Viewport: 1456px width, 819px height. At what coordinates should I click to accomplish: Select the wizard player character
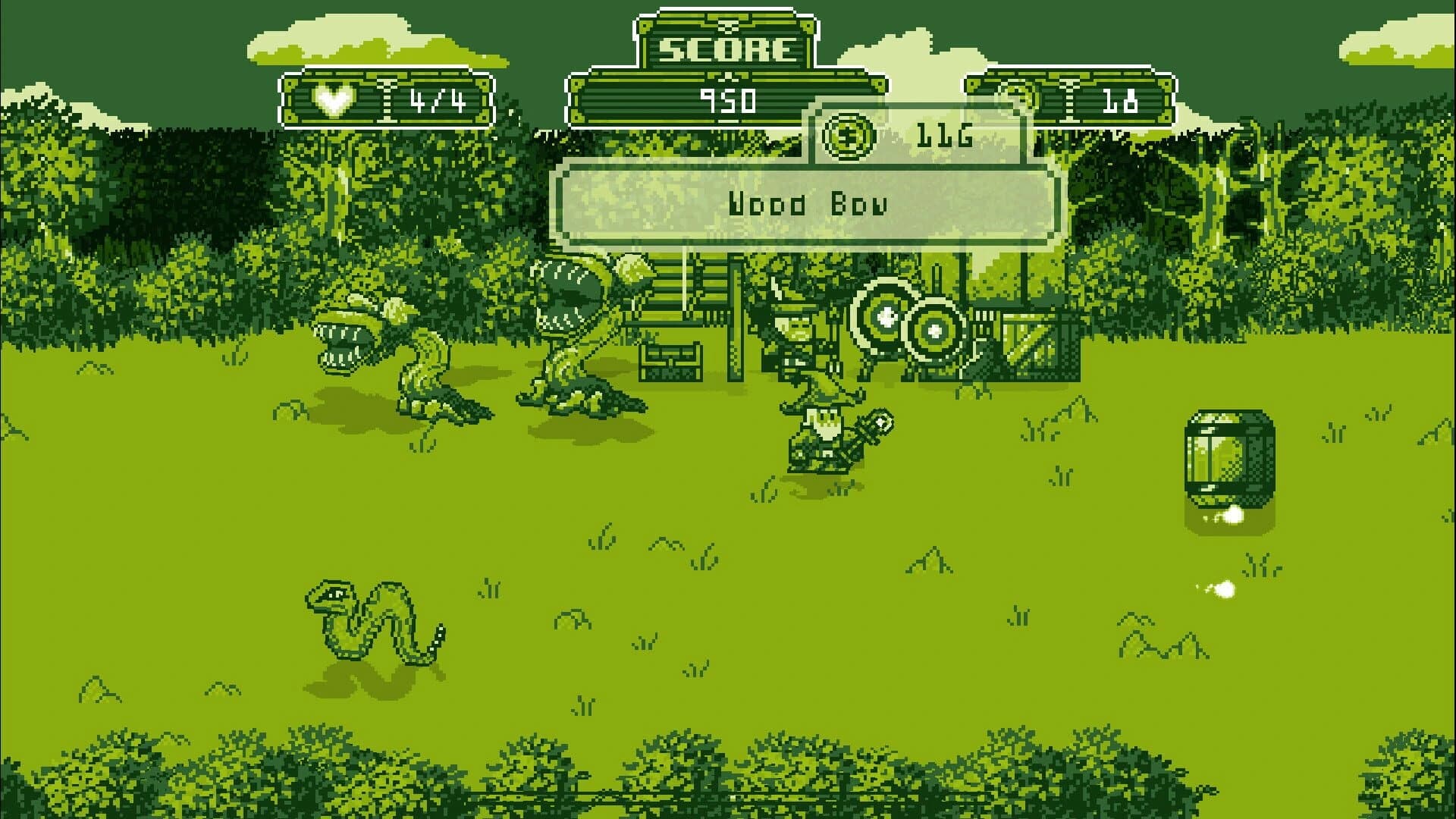[x=823, y=432]
